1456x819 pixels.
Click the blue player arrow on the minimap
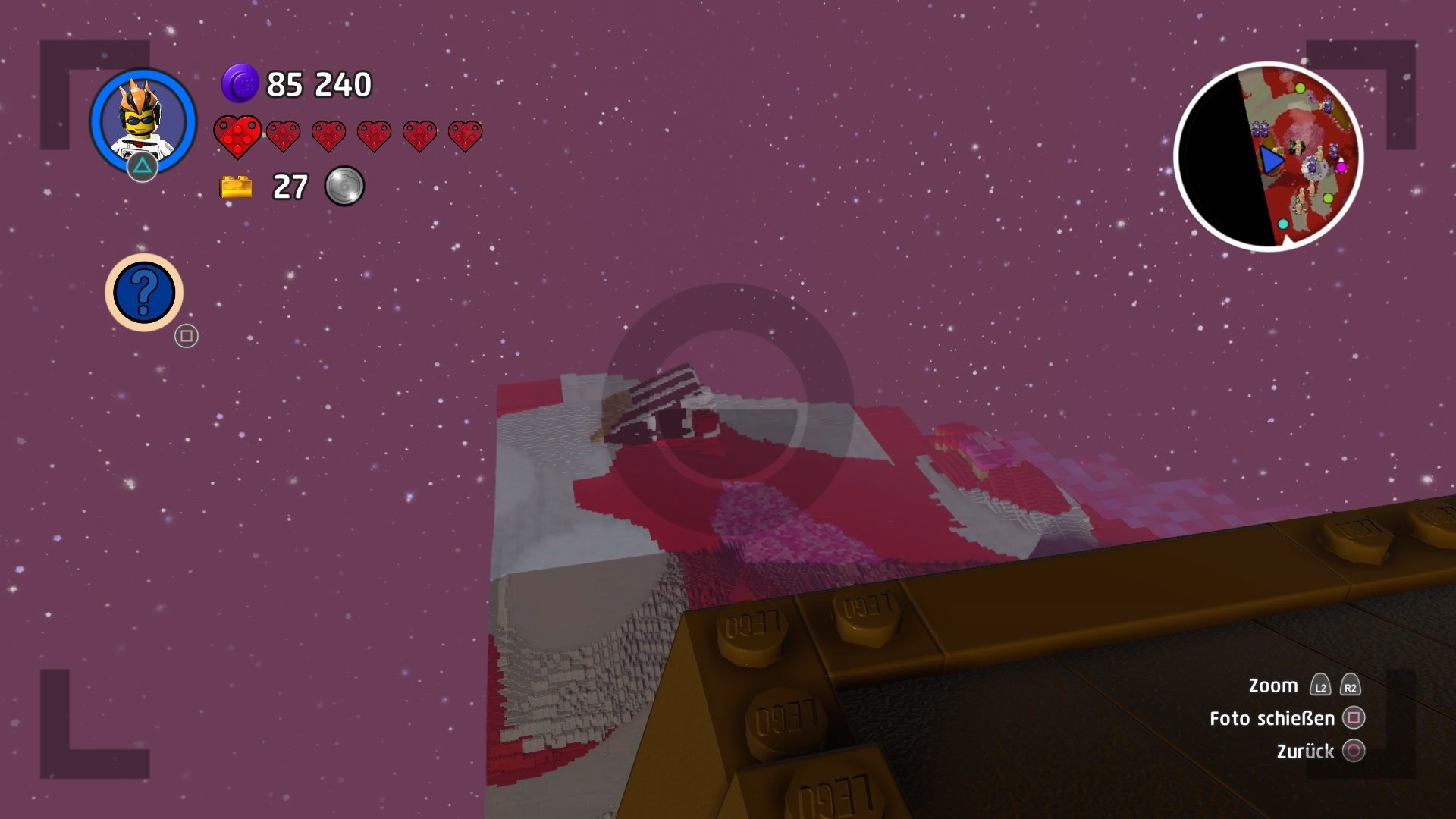(x=1271, y=160)
